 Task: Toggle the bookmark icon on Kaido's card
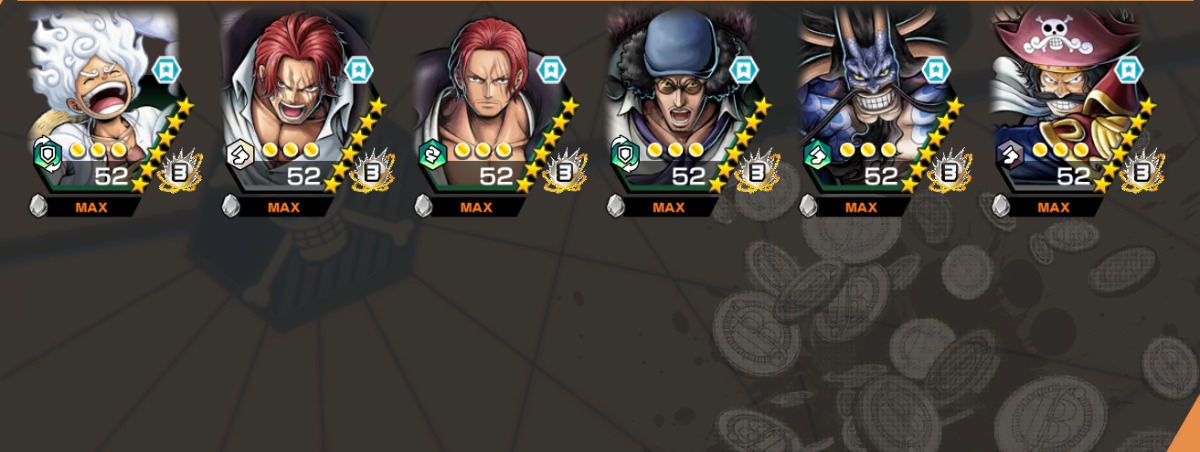(x=934, y=69)
